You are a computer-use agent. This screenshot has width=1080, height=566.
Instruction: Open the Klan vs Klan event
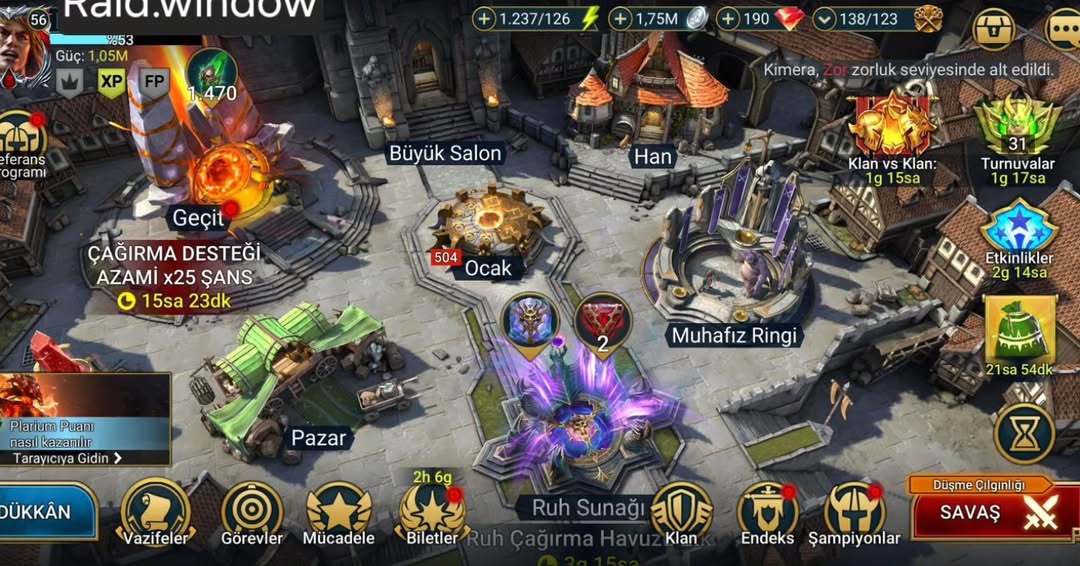pos(892,128)
